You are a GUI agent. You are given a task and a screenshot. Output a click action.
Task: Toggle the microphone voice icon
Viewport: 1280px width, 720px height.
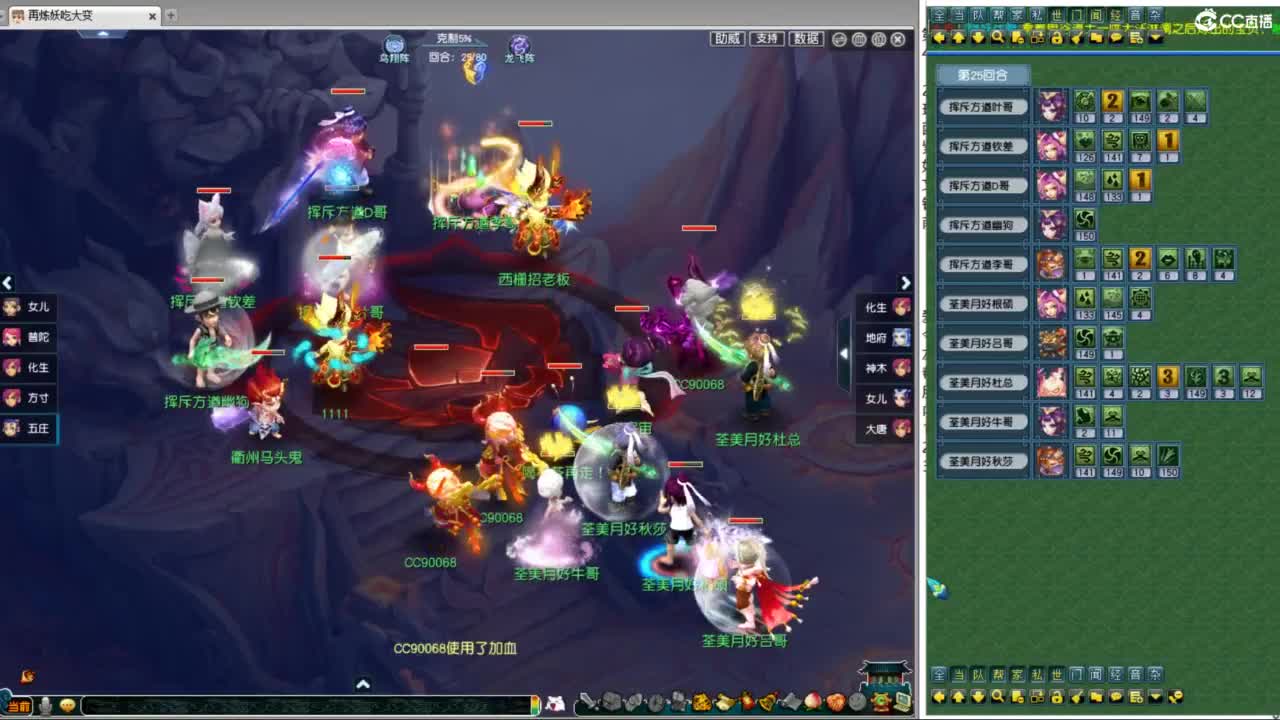[x=45, y=707]
